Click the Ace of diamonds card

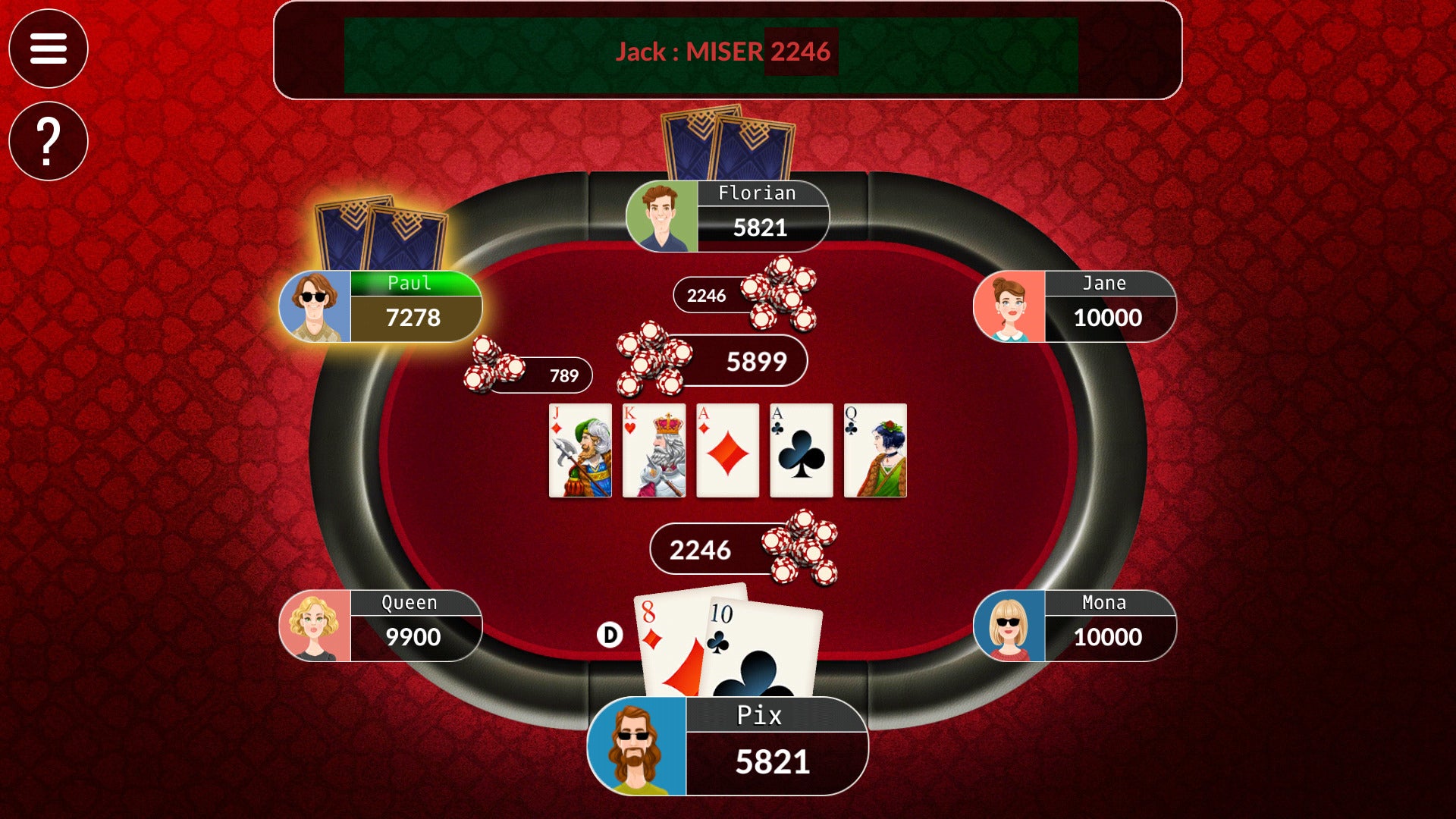(x=727, y=450)
